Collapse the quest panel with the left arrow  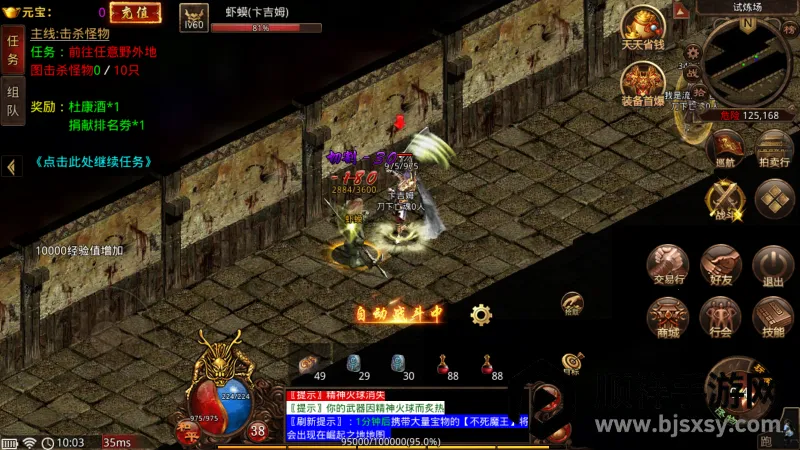[11, 167]
